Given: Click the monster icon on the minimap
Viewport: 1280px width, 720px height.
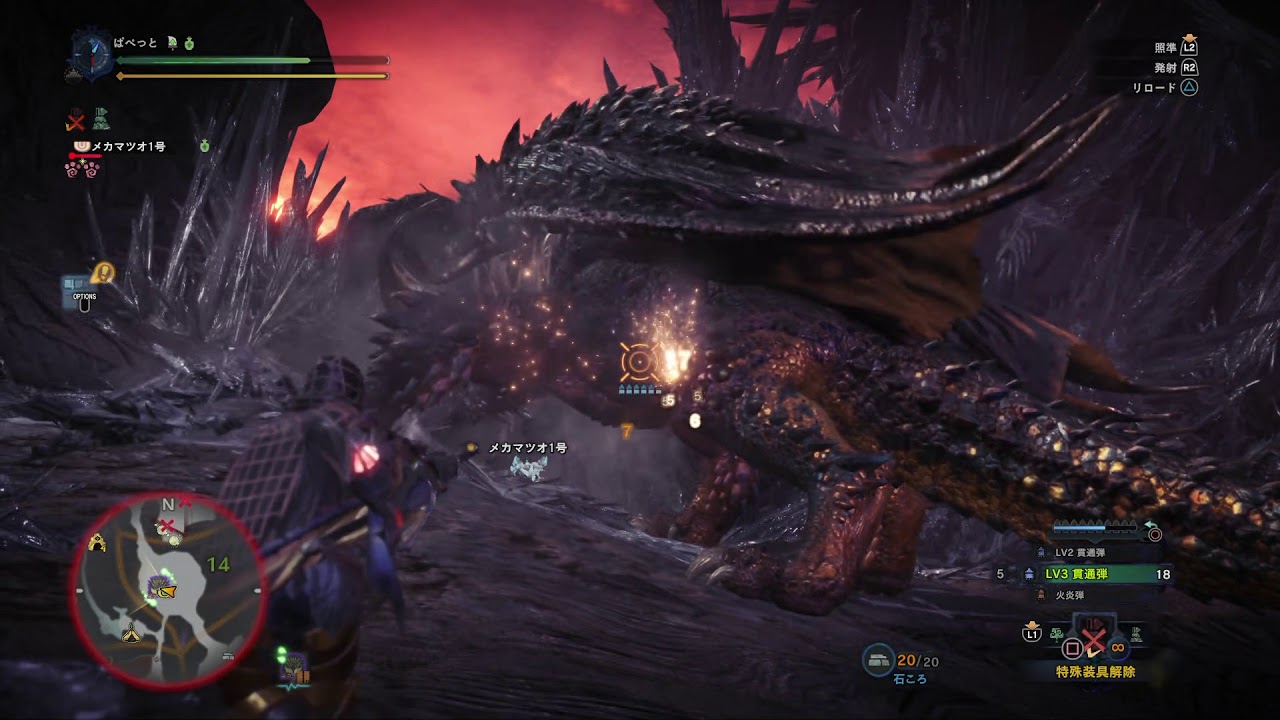Looking at the screenshot, I should tap(159, 588).
